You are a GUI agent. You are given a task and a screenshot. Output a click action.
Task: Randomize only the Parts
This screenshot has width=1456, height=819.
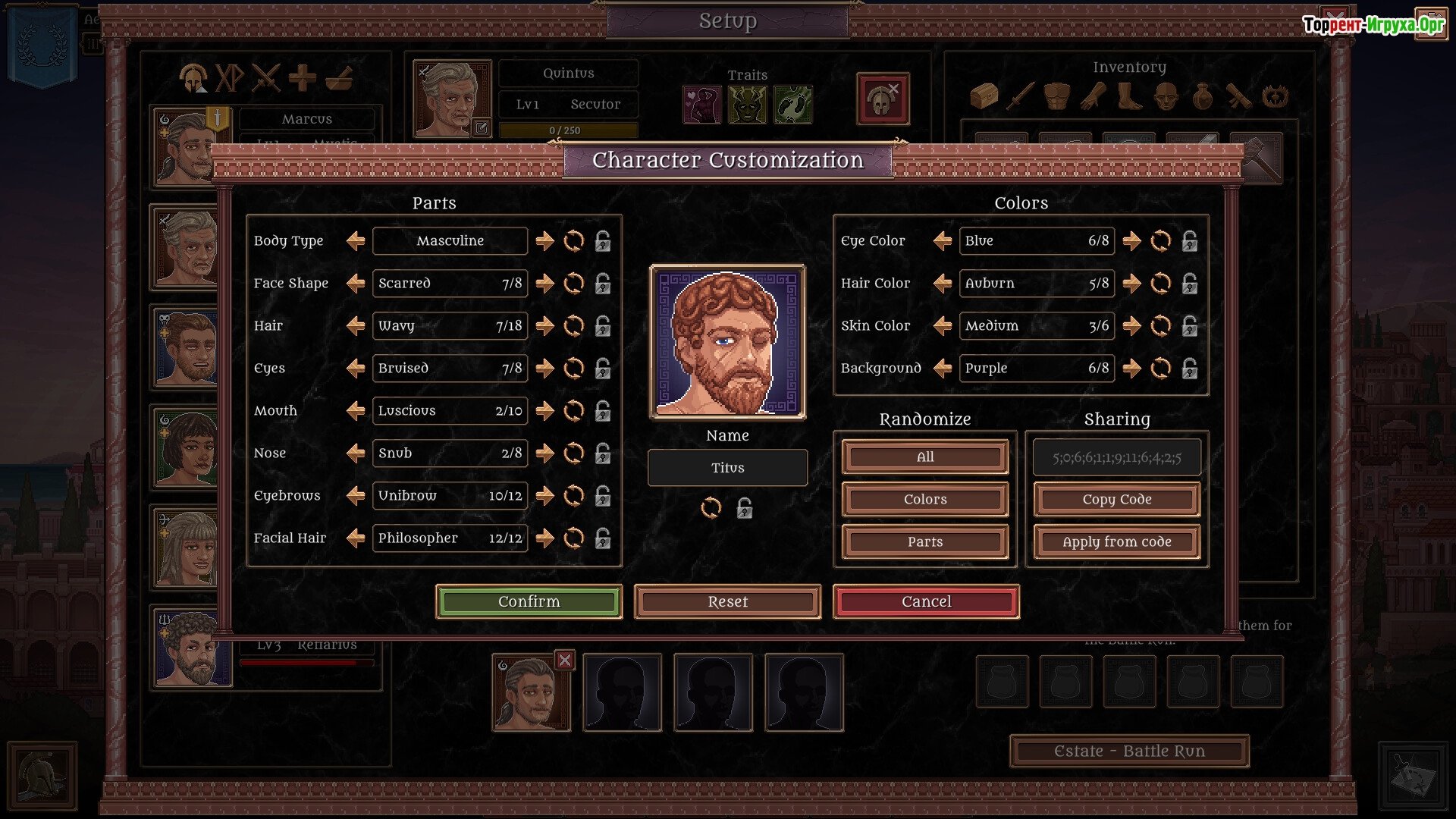(924, 541)
